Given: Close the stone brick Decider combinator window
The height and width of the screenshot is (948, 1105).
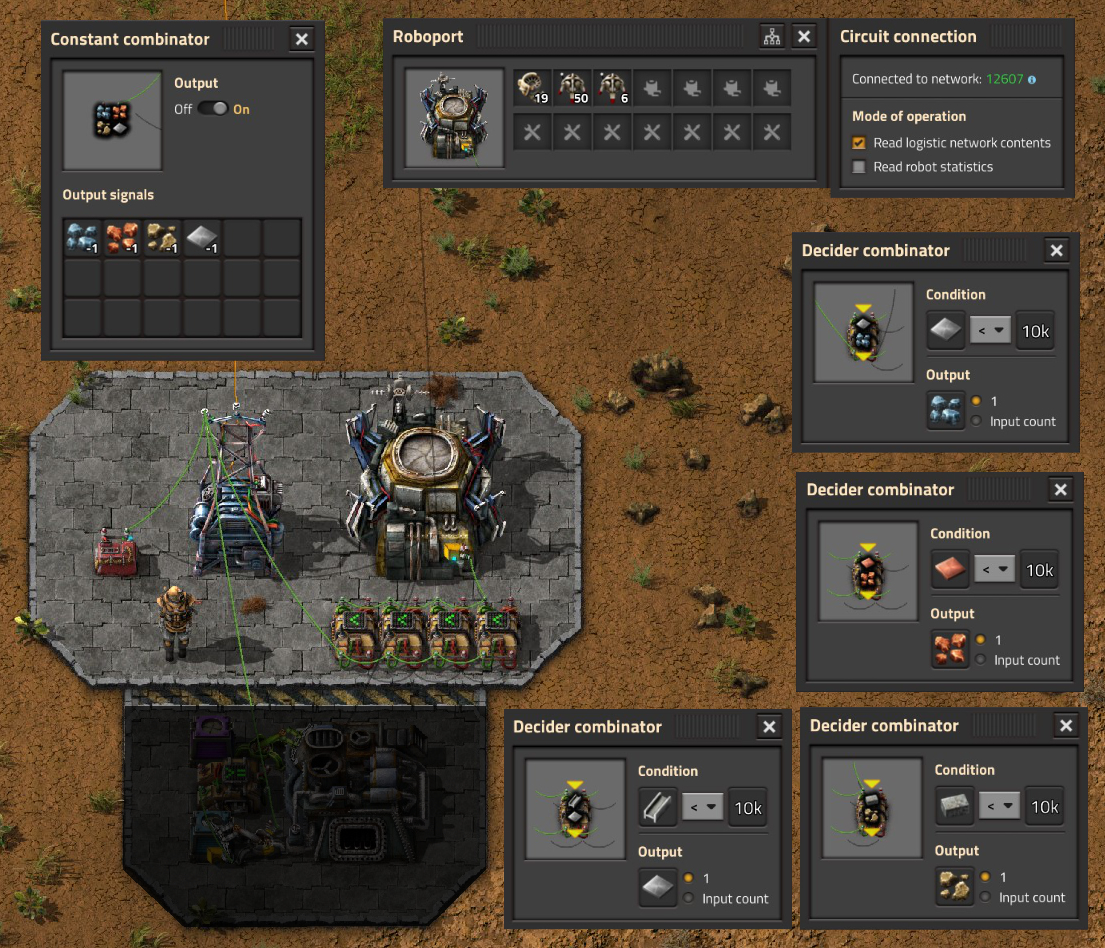Looking at the screenshot, I should tap(1066, 726).
